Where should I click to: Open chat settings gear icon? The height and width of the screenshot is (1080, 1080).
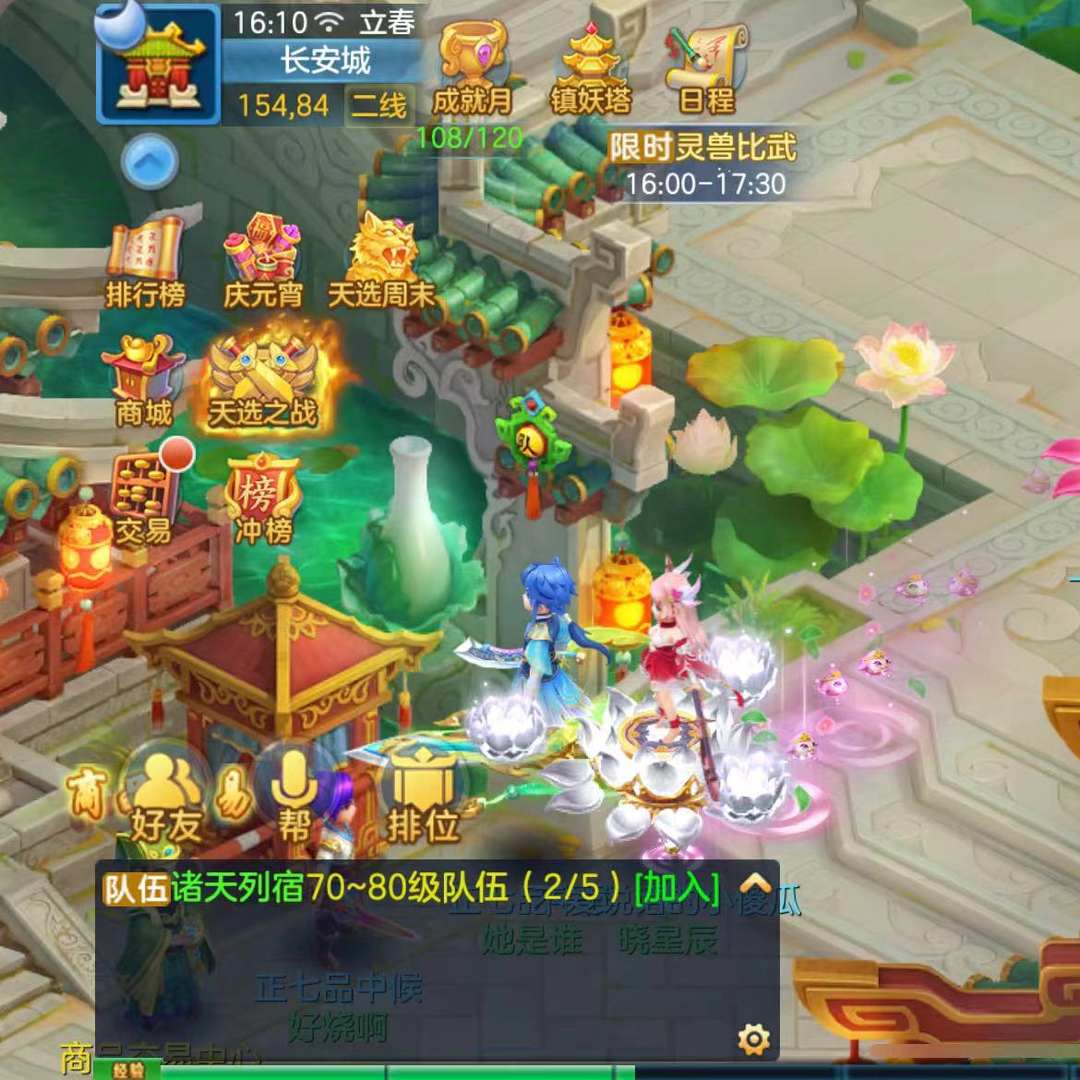(x=753, y=1040)
